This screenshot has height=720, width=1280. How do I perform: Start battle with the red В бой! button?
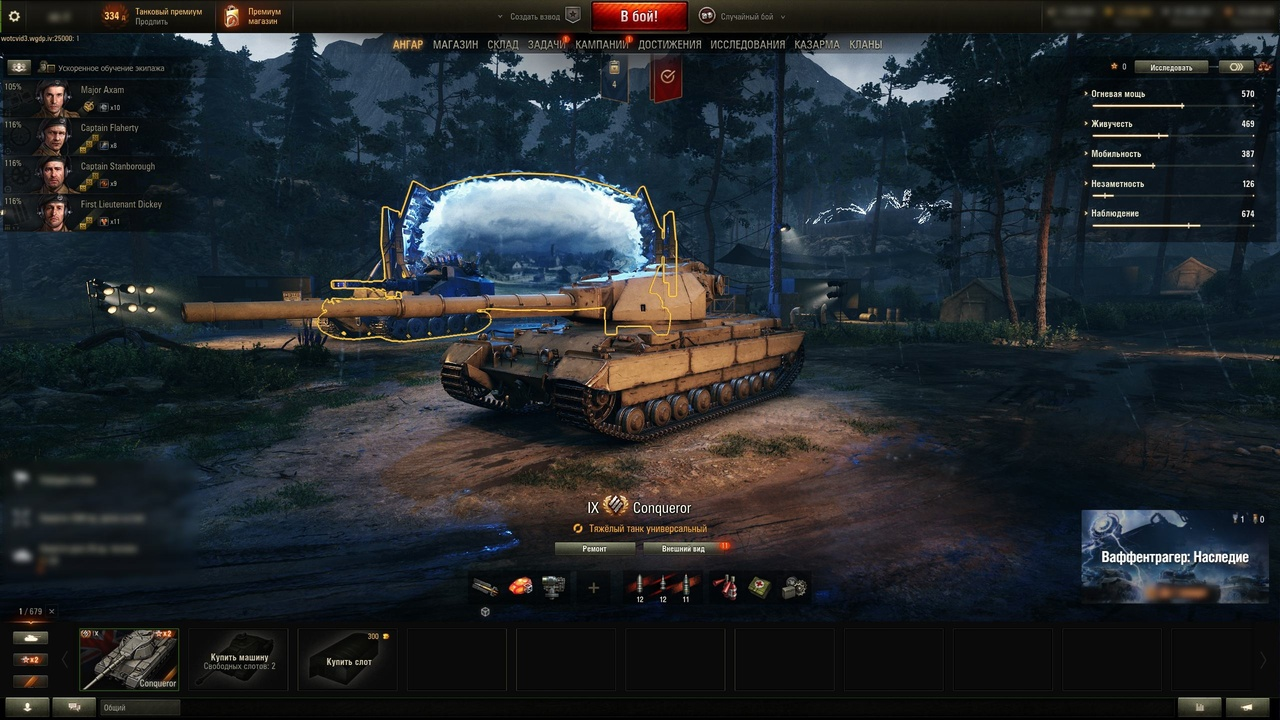(x=639, y=16)
